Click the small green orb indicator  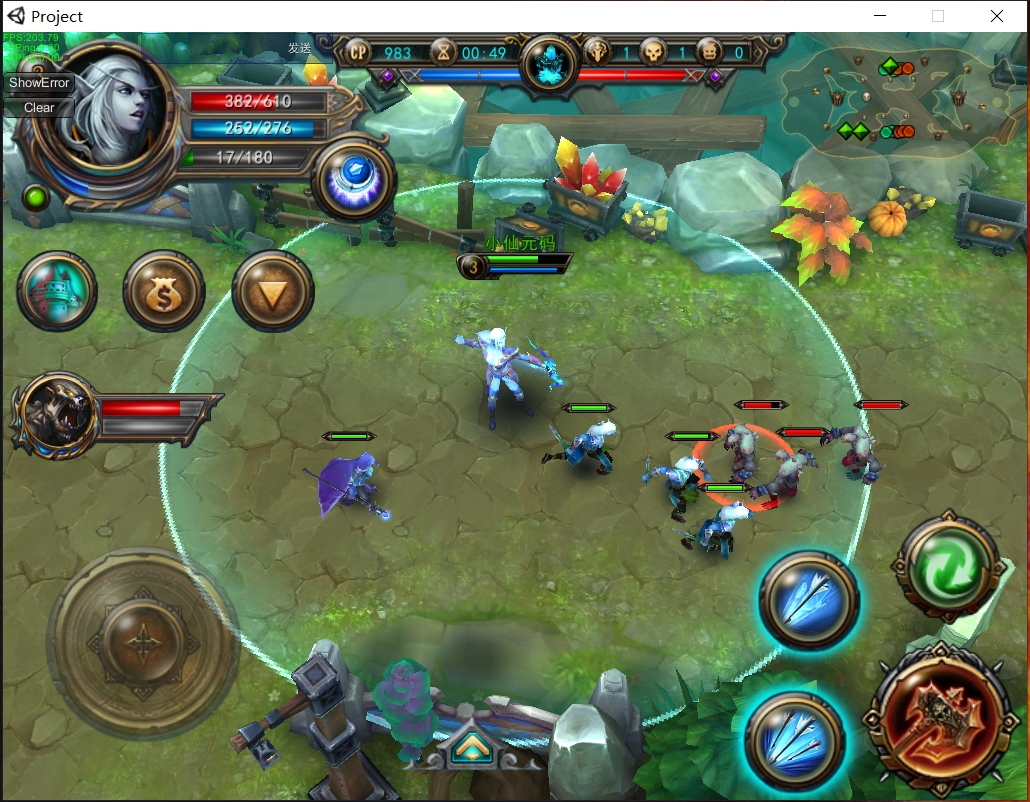(x=38, y=196)
